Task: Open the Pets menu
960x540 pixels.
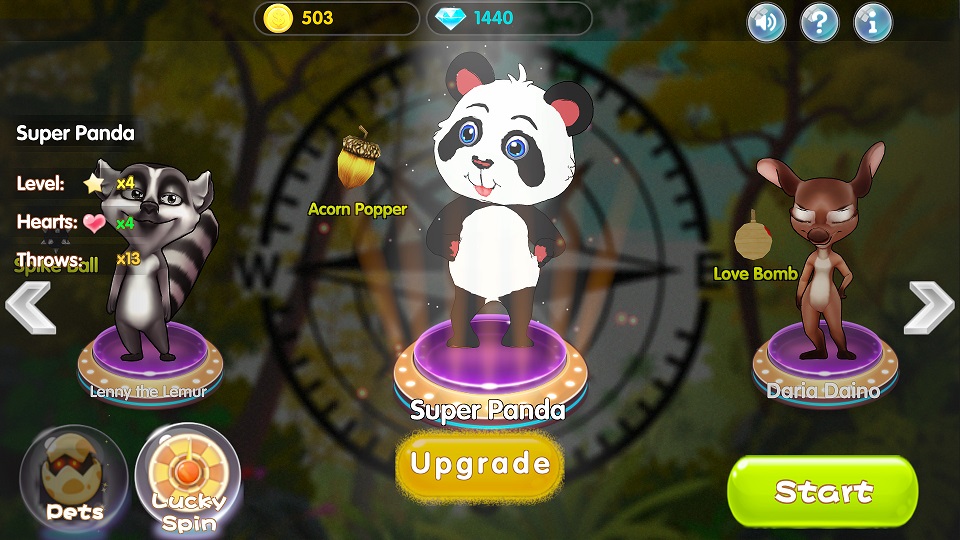Action: tap(74, 476)
